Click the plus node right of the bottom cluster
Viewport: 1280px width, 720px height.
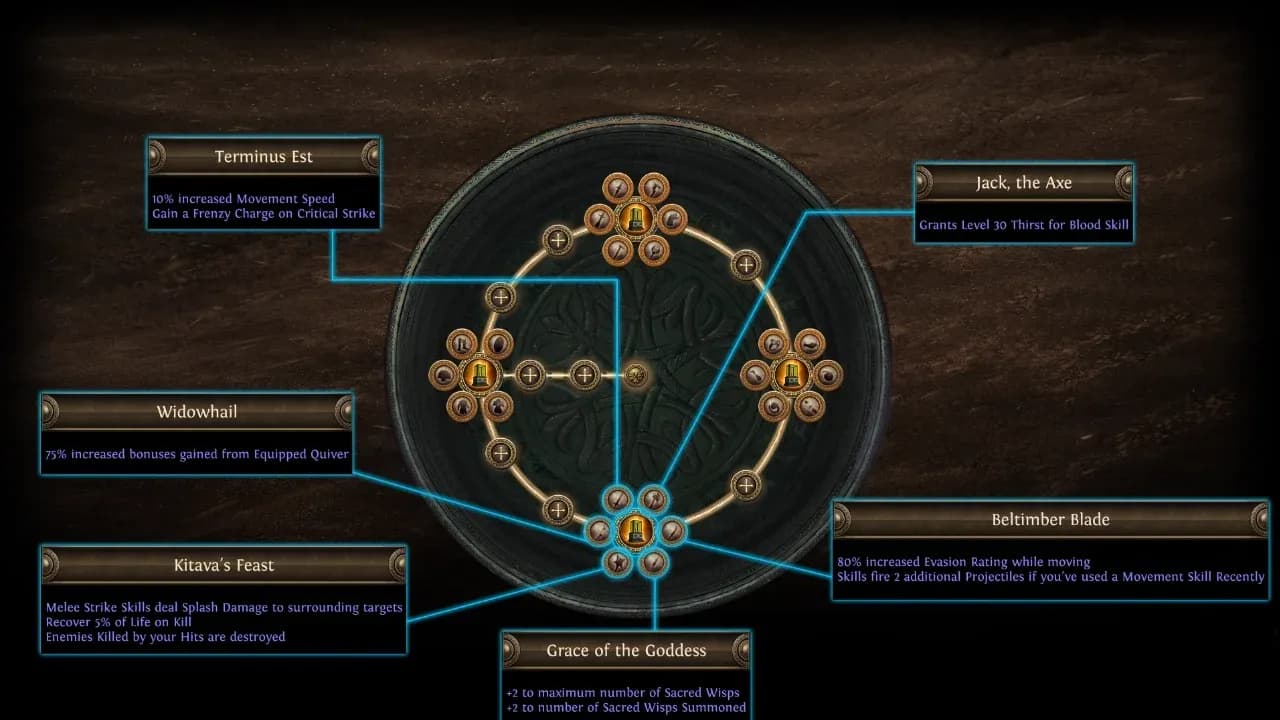[x=745, y=487]
